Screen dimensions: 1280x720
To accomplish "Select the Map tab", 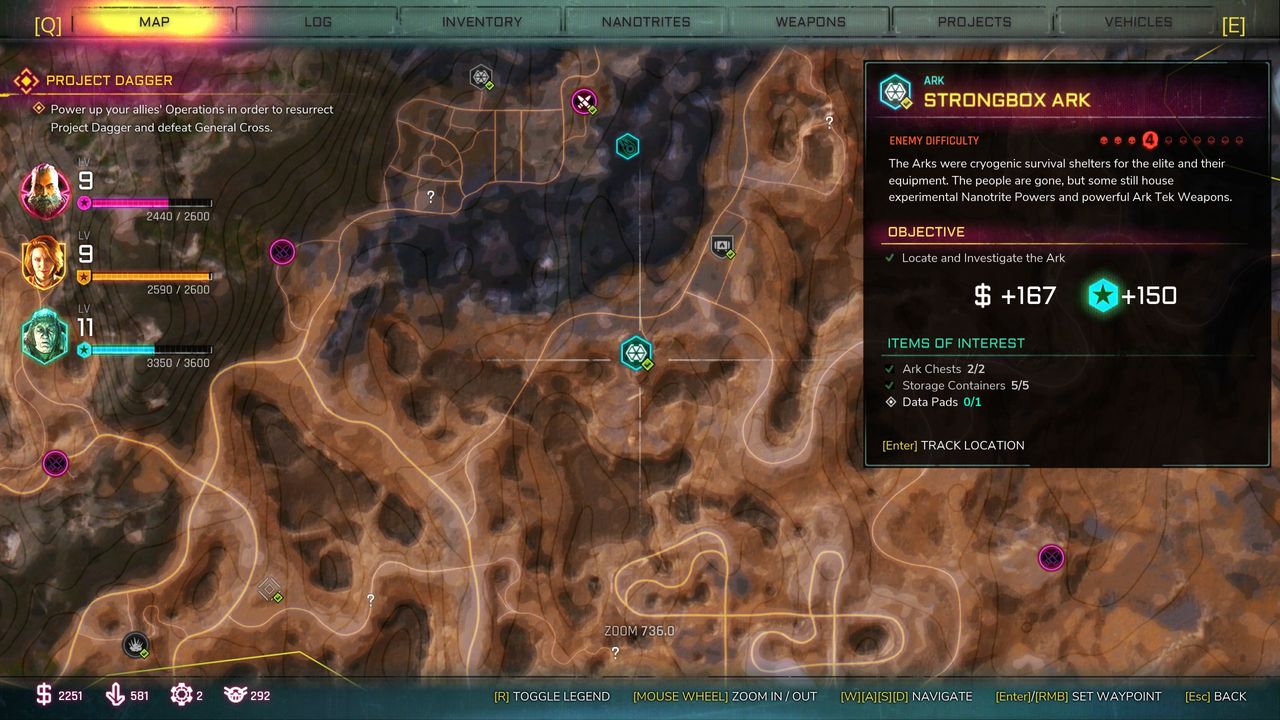I will (154, 21).
